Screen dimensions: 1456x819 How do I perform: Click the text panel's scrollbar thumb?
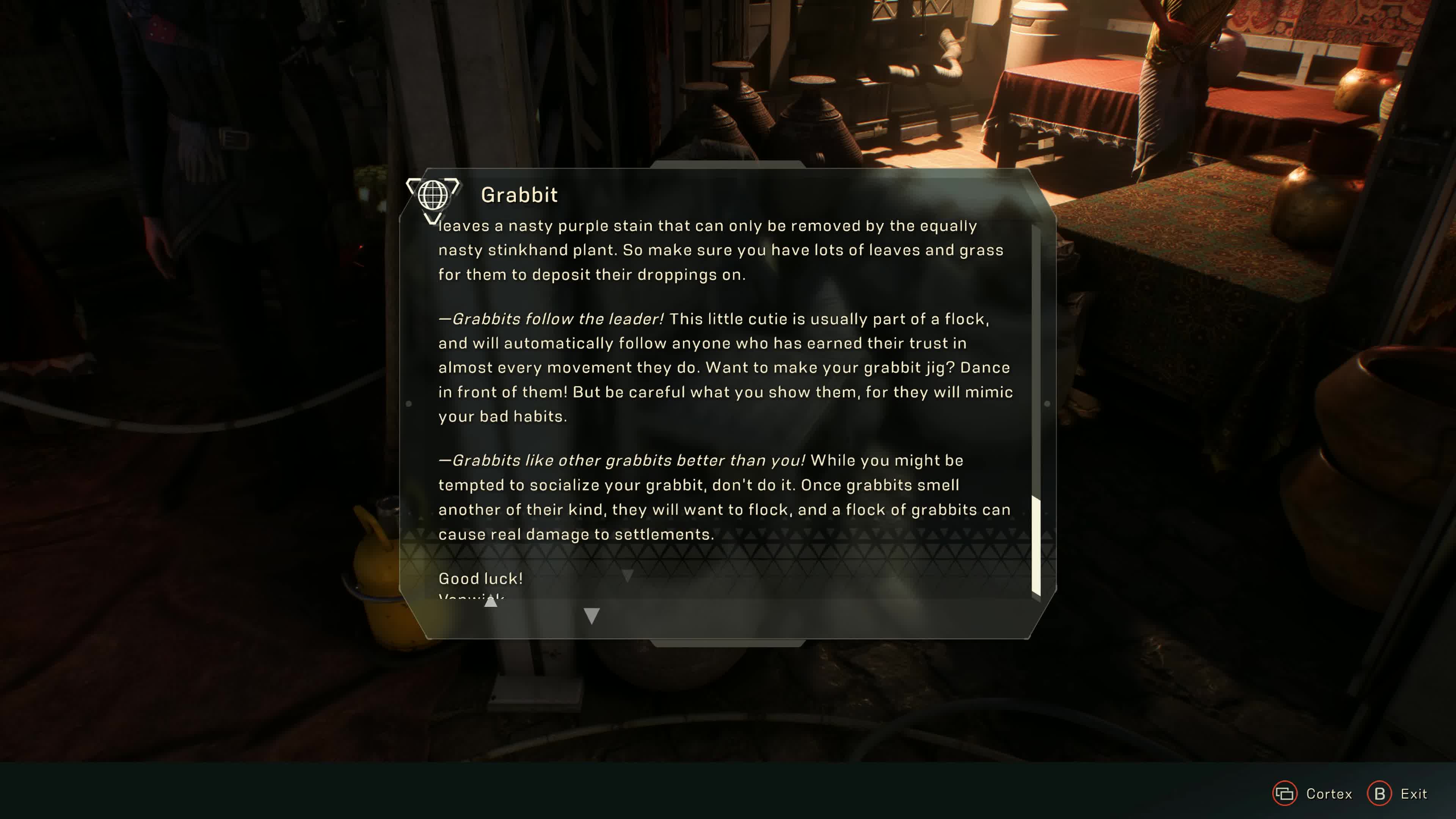click(x=1036, y=545)
